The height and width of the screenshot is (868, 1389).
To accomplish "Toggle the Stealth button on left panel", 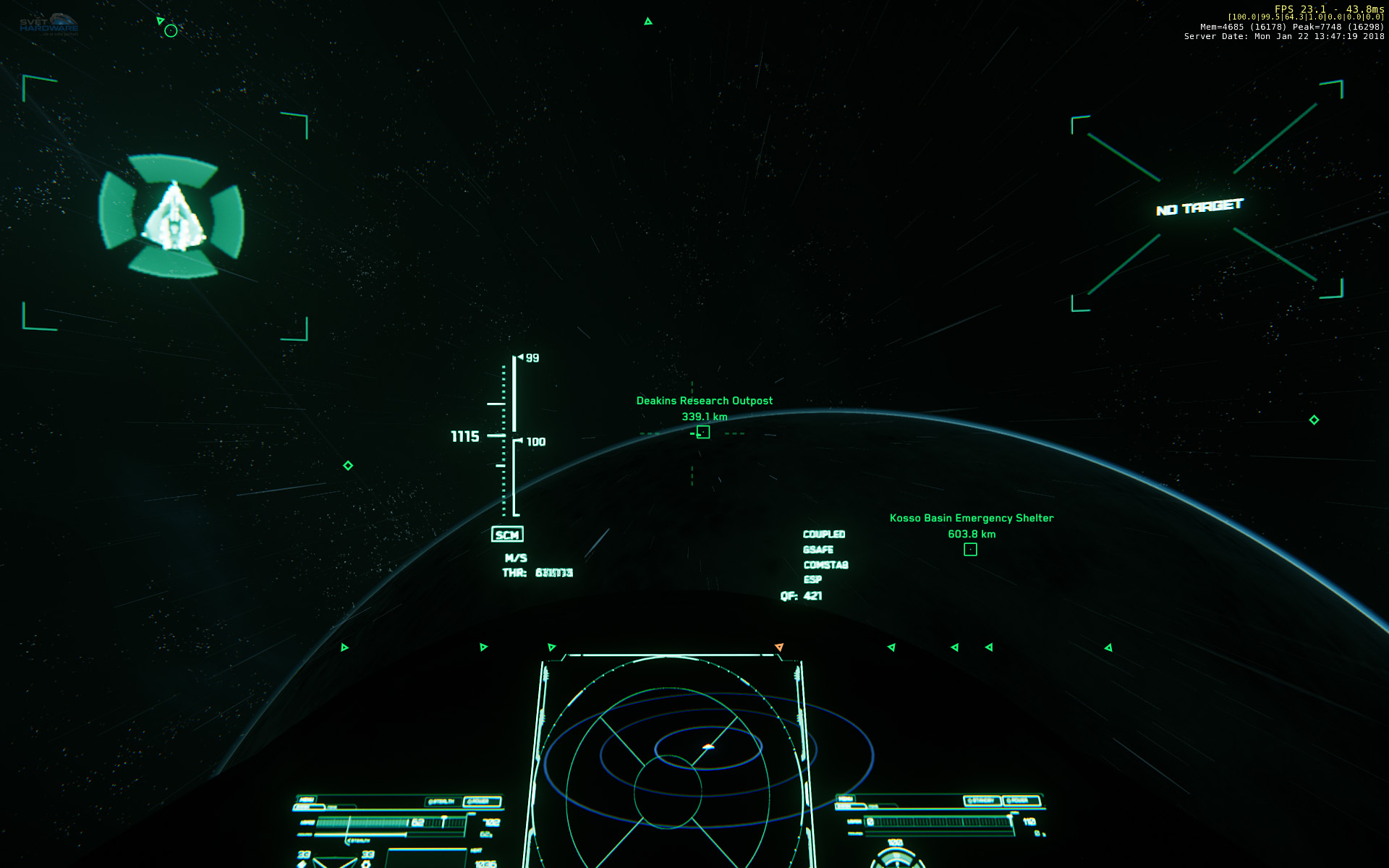I will (441, 801).
